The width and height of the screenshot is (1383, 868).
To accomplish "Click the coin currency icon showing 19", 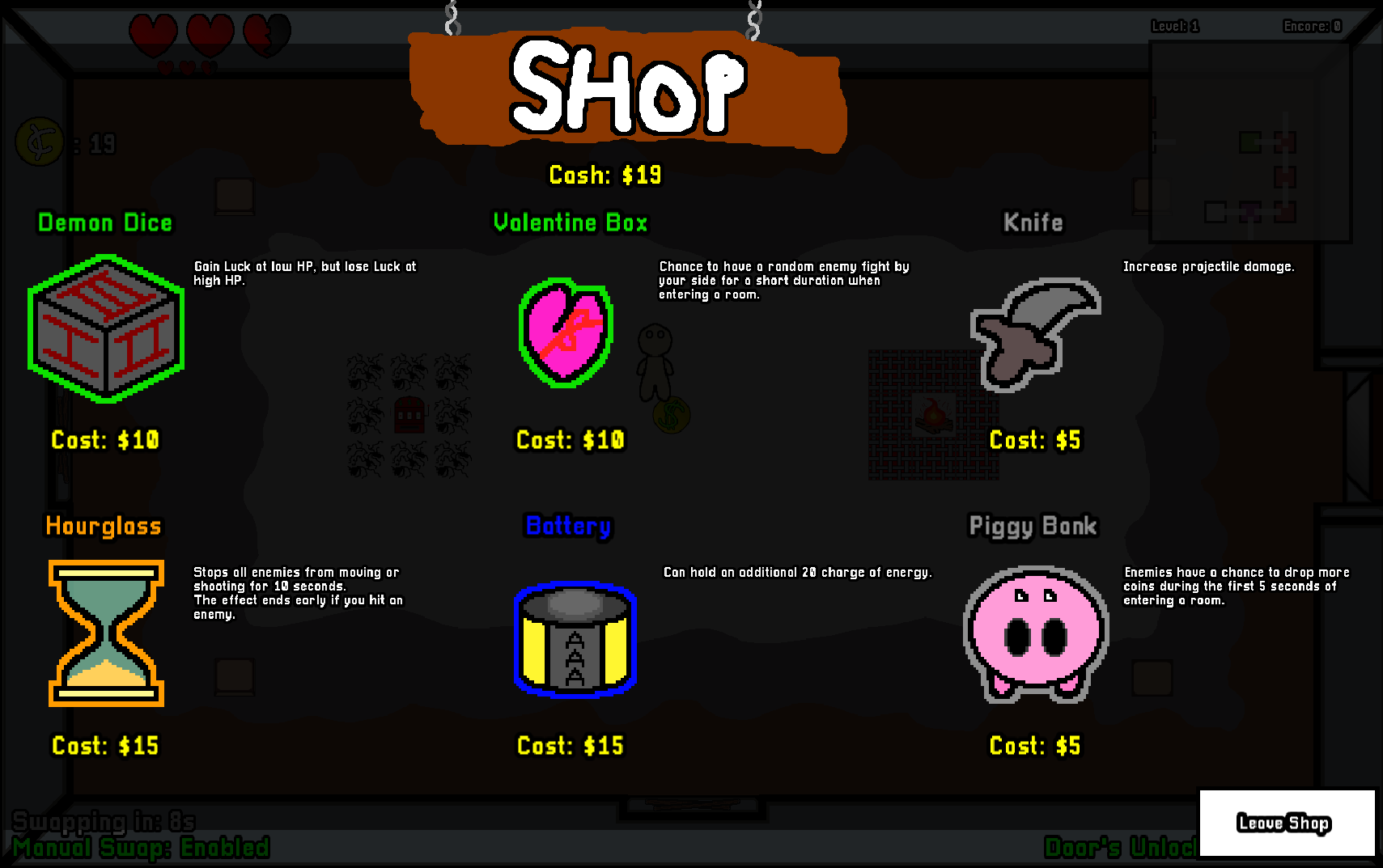I will [x=39, y=142].
